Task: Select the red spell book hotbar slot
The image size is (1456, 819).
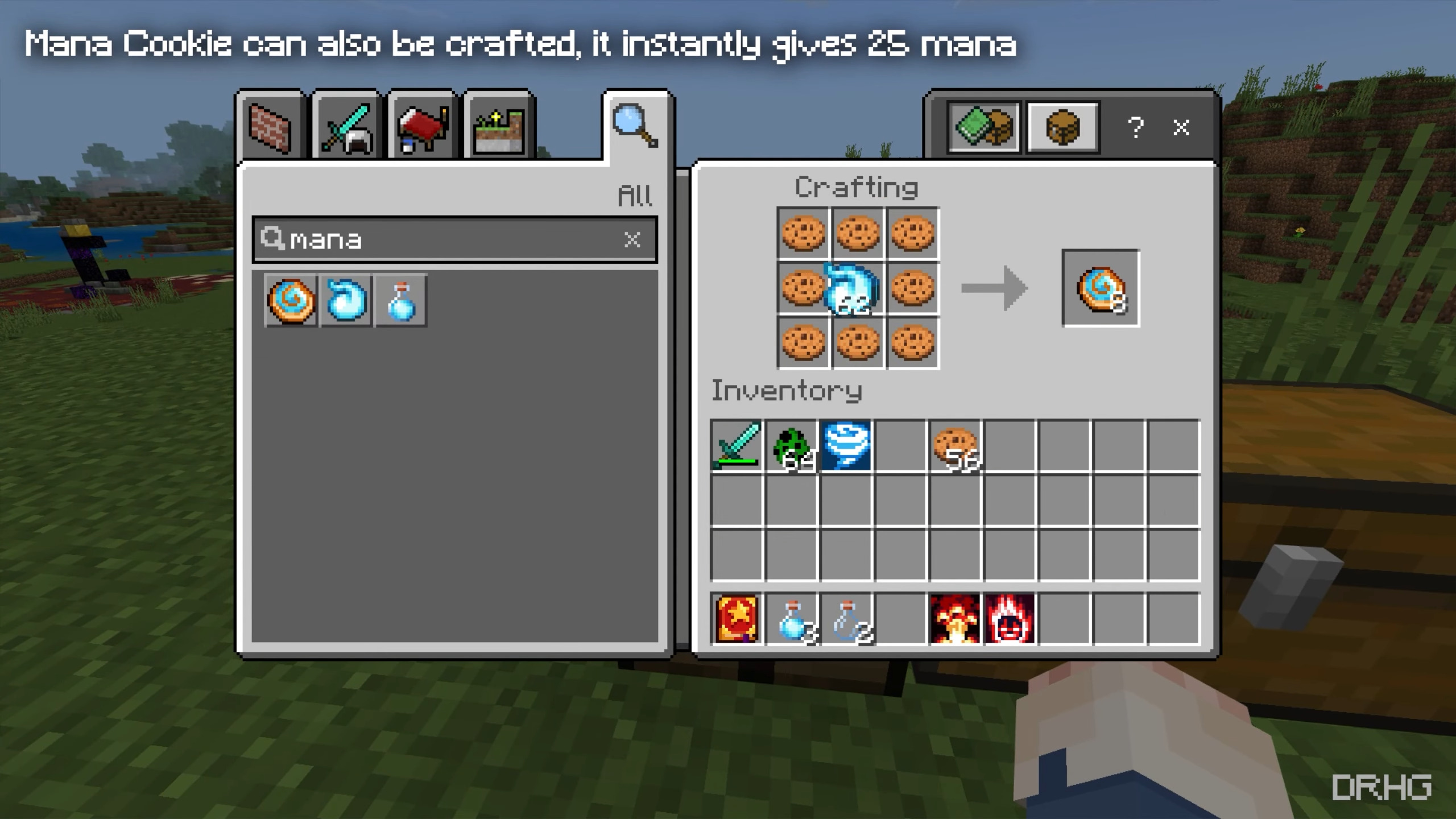Action: (736, 619)
